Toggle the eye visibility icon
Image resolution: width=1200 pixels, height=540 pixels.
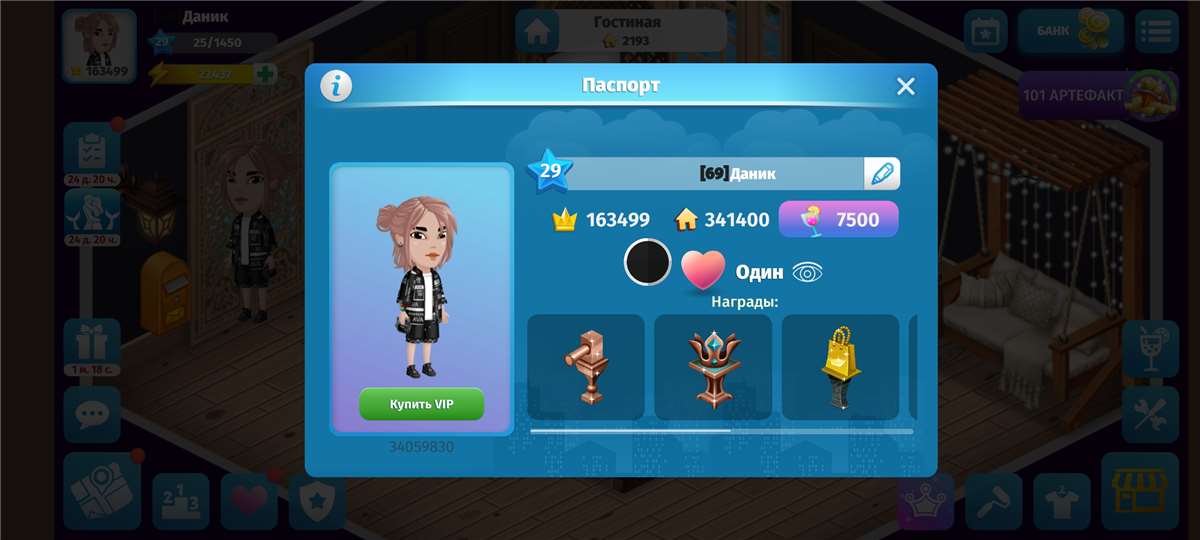click(x=807, y=272)
